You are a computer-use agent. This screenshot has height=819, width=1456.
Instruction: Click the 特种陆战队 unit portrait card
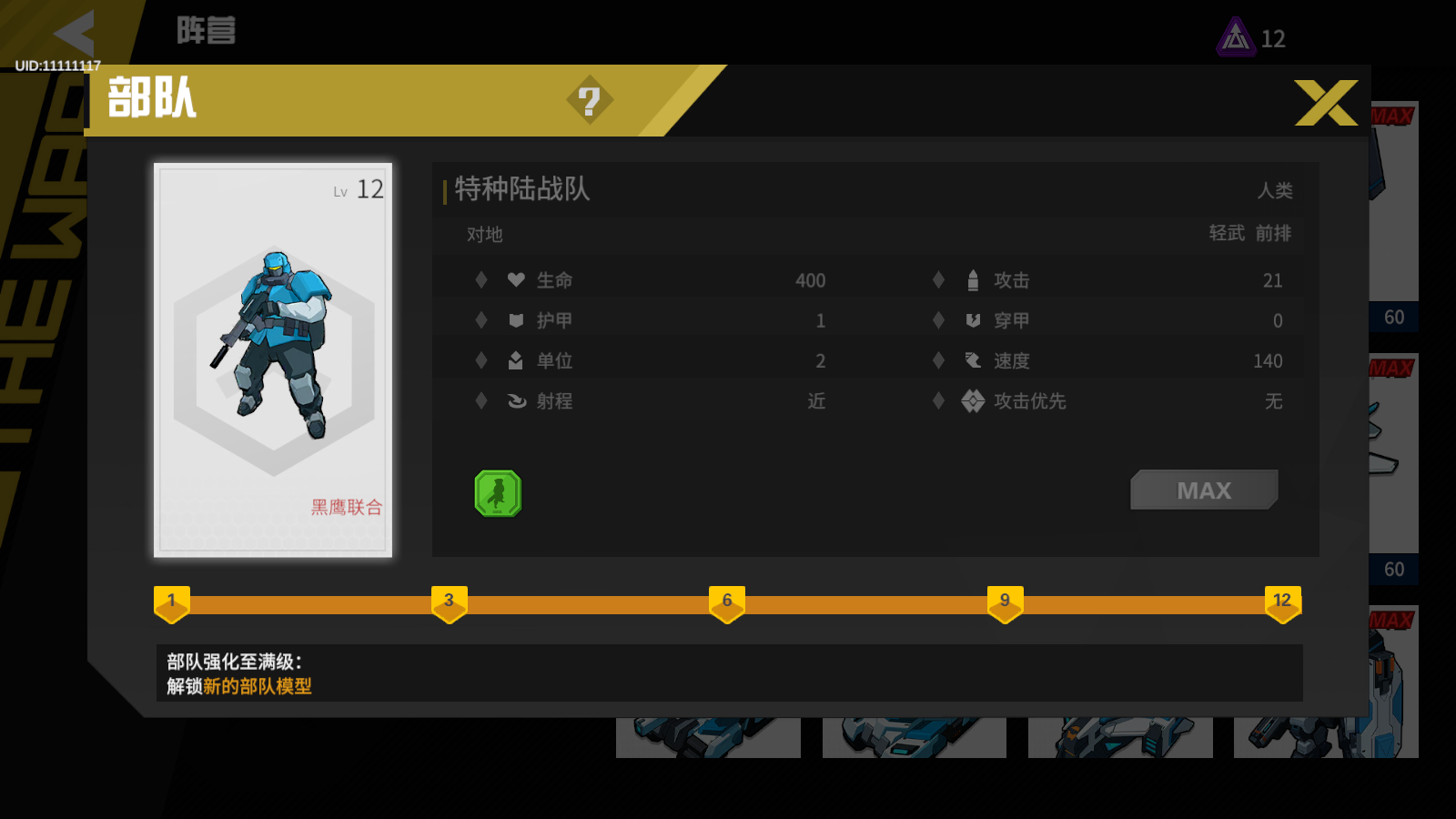click(272, 358)
